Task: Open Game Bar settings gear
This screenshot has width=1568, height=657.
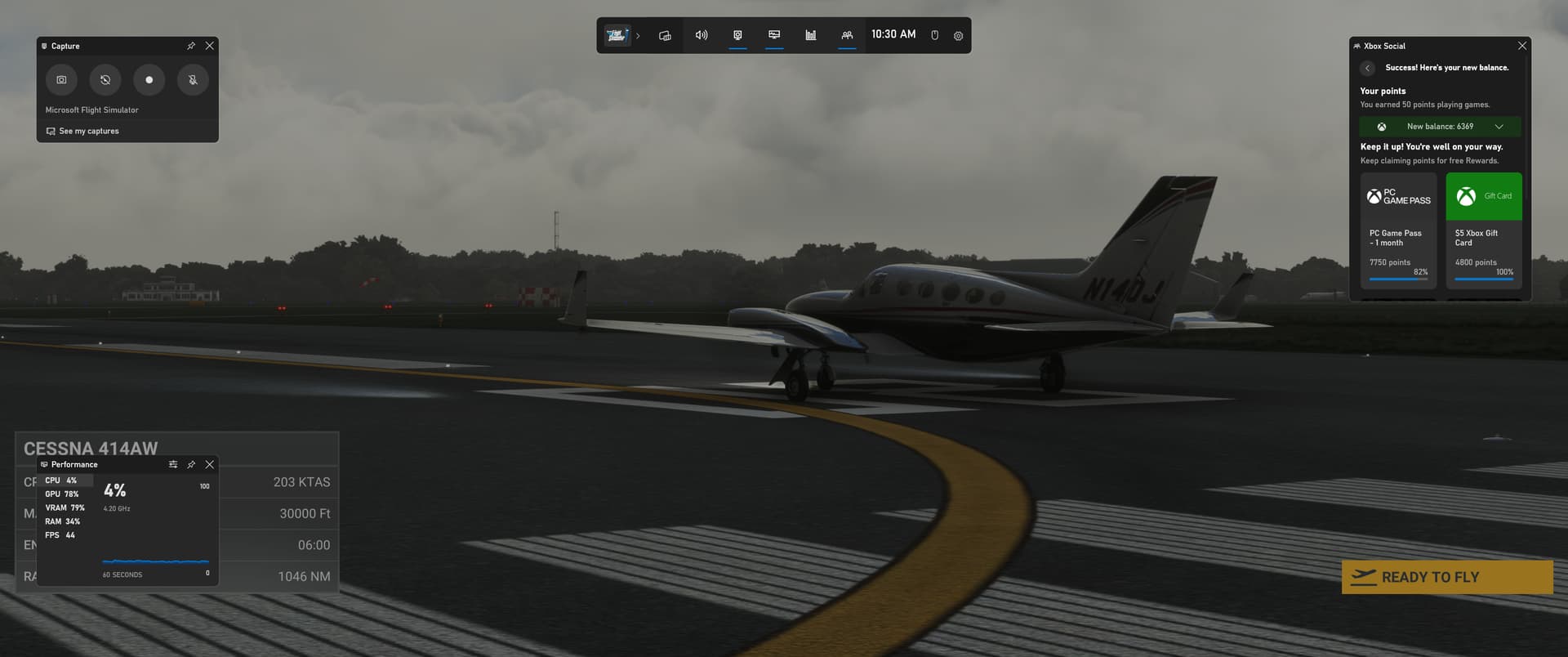Action: (x=957, y=34)
